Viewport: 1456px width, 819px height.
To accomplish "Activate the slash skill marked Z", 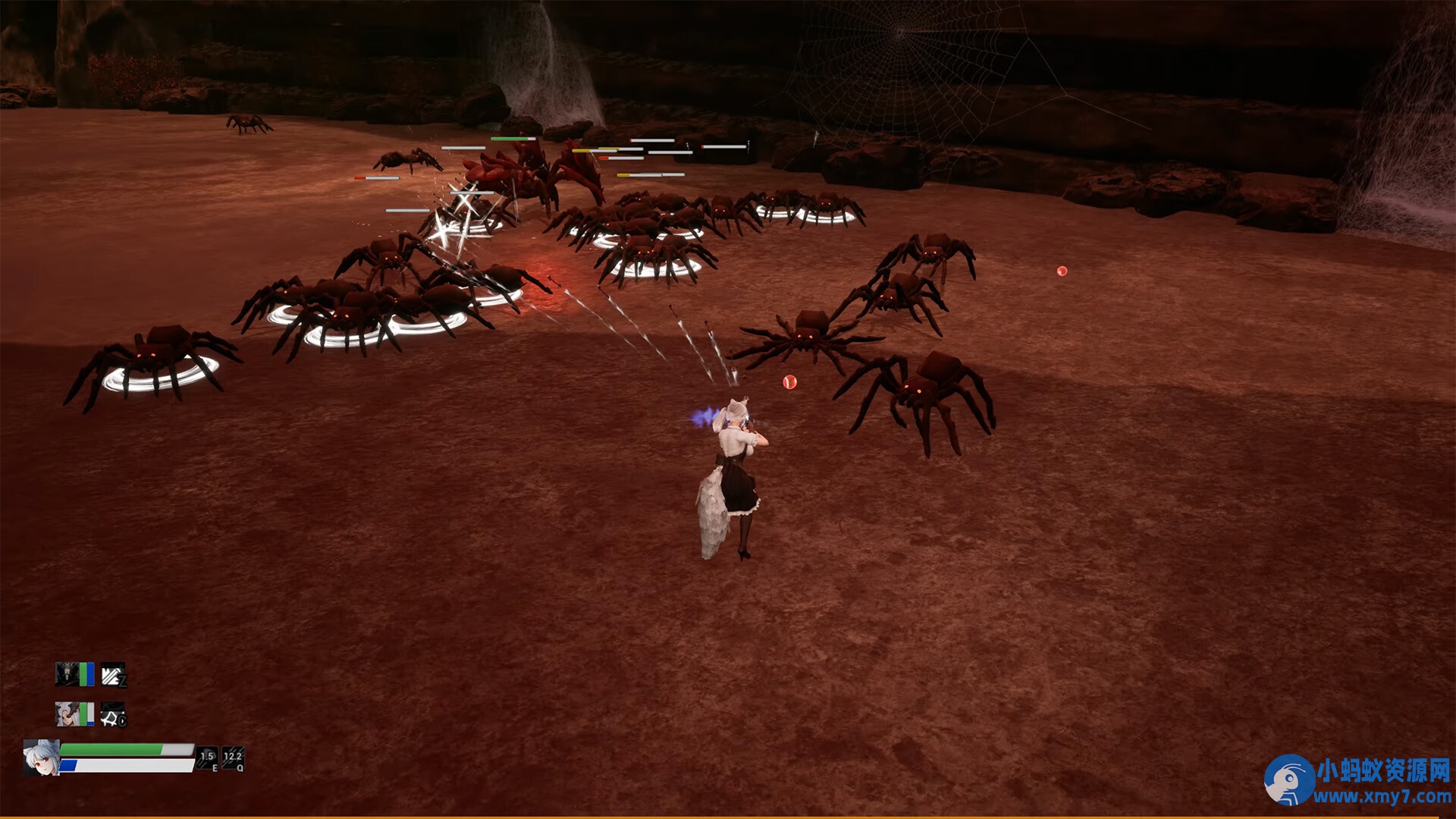I will pos(113,674).
